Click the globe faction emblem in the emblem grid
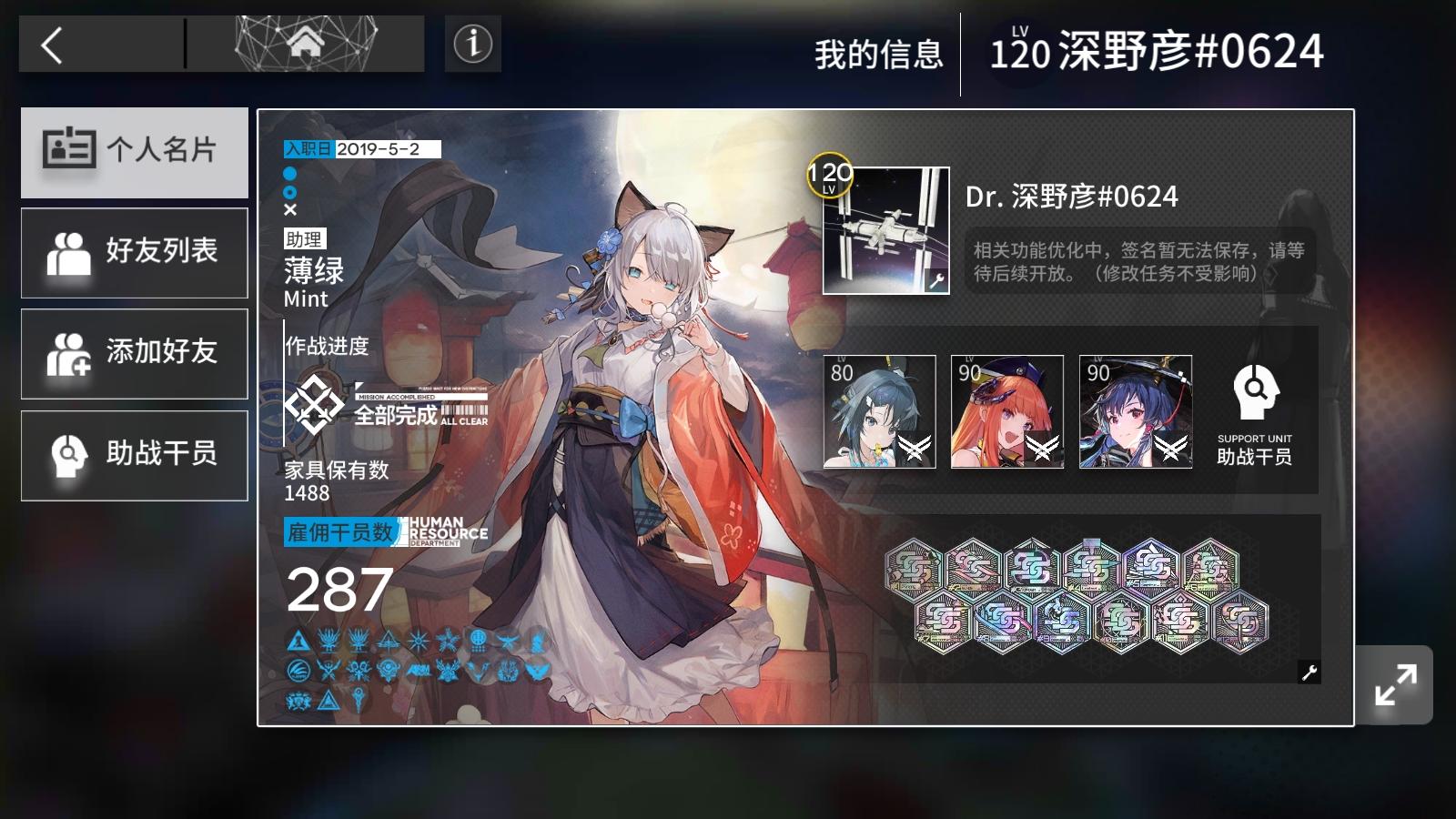Screen dimensions: 1456x819 [477, 638]
